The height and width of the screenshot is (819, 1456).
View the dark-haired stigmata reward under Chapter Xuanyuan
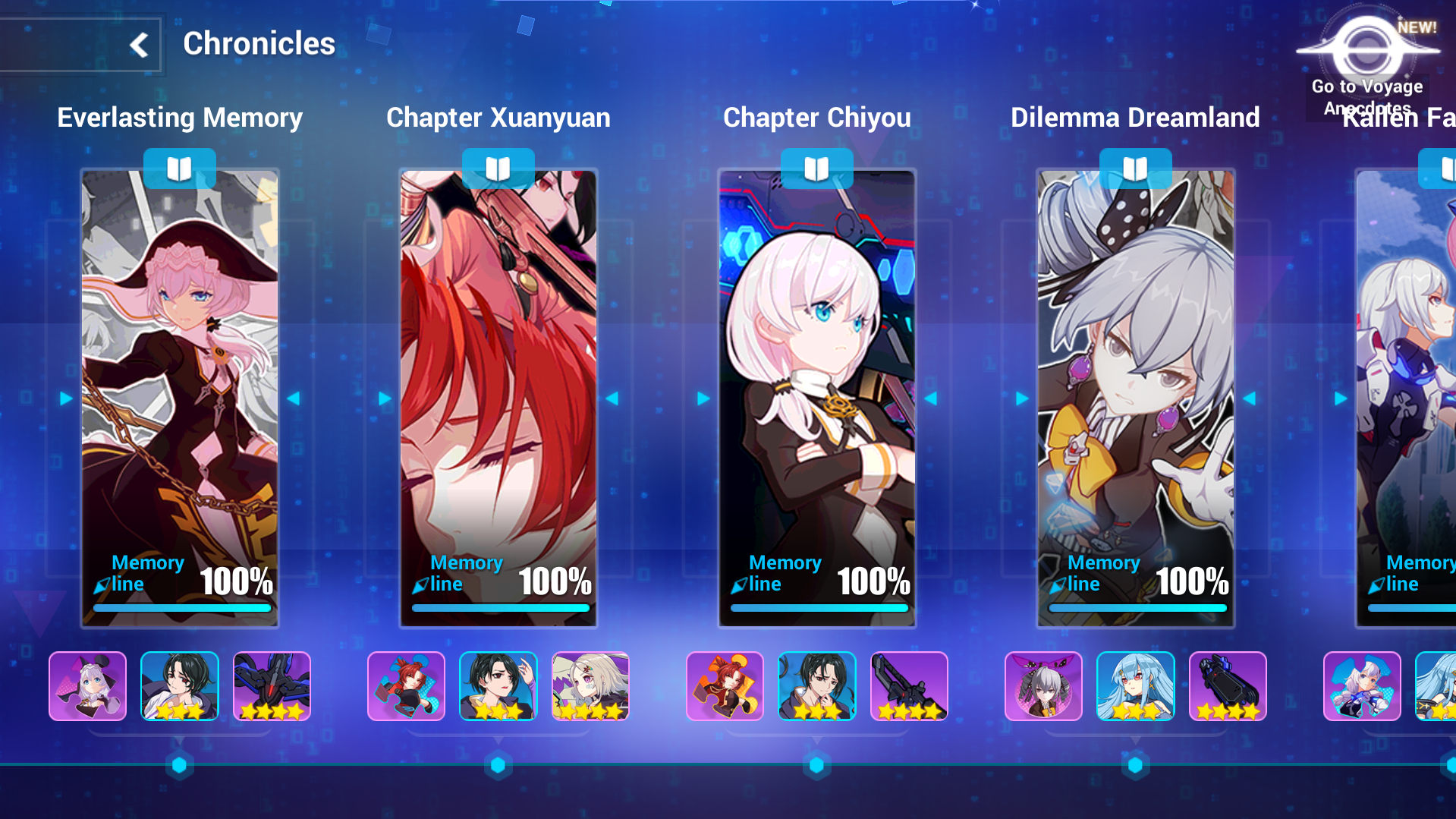pyautogui.click(x=498, y=686)
